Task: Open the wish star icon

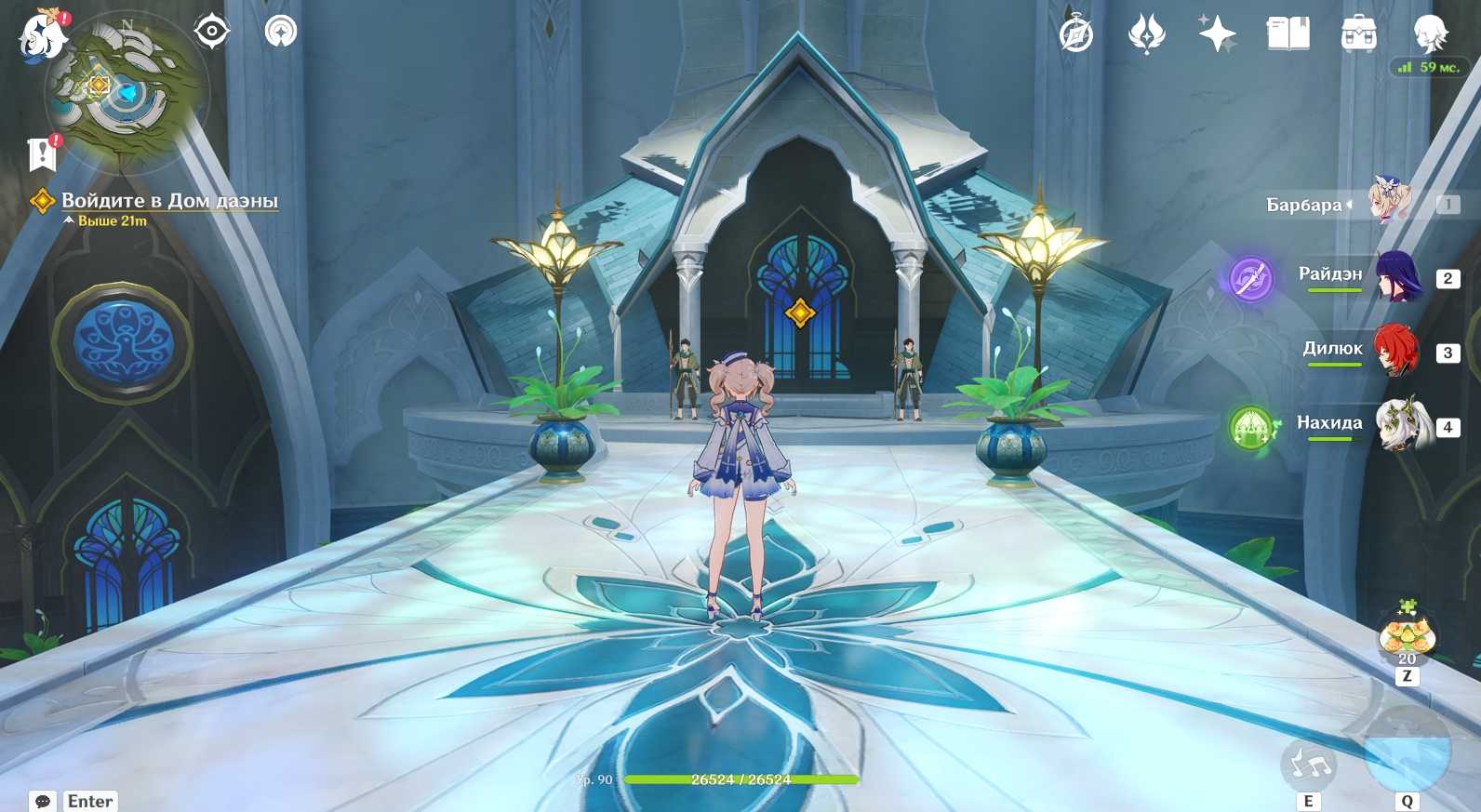Action: coord(1217,35)
